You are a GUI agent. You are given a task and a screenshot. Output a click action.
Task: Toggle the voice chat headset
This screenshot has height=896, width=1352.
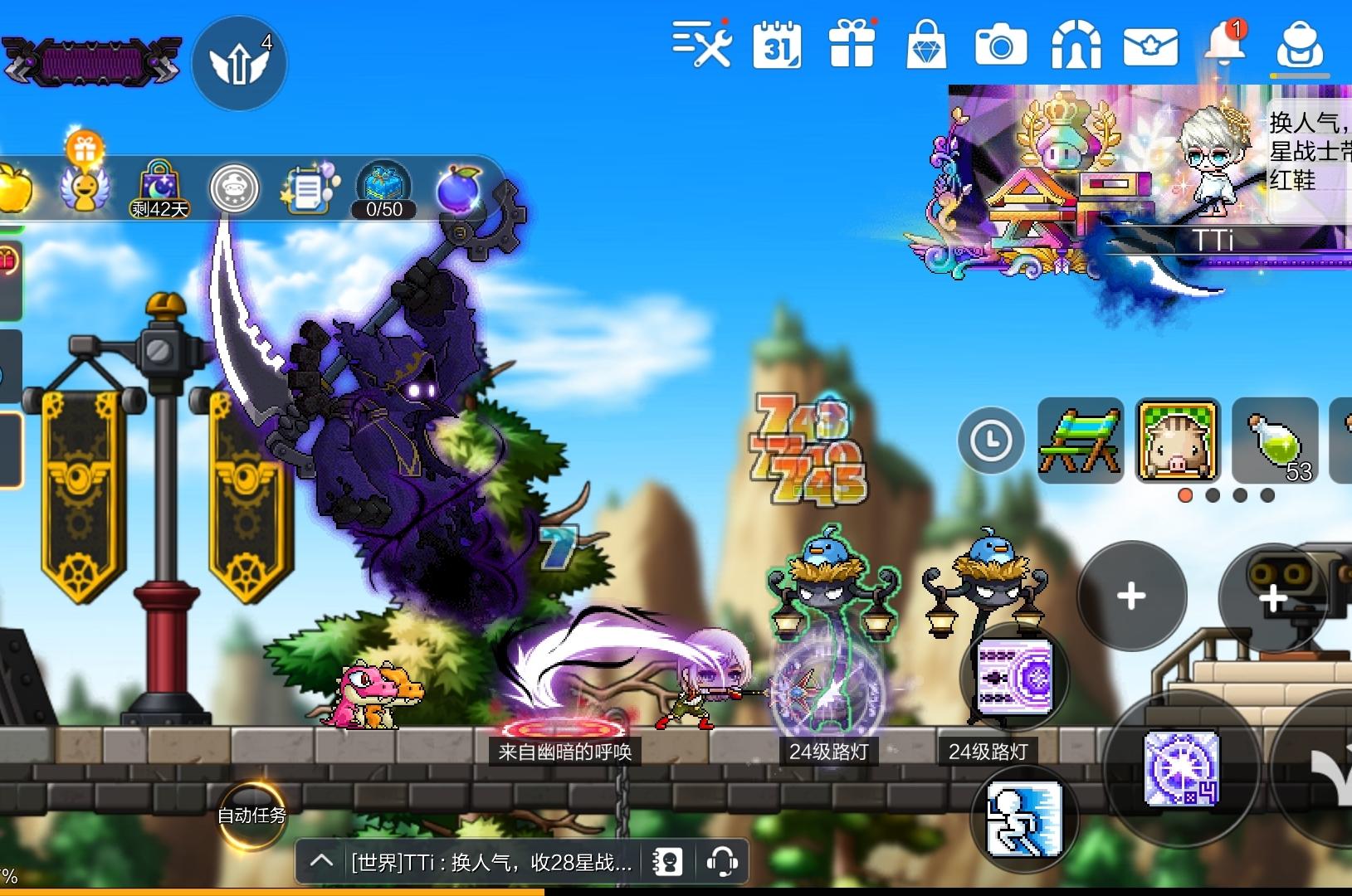[722, 861]
